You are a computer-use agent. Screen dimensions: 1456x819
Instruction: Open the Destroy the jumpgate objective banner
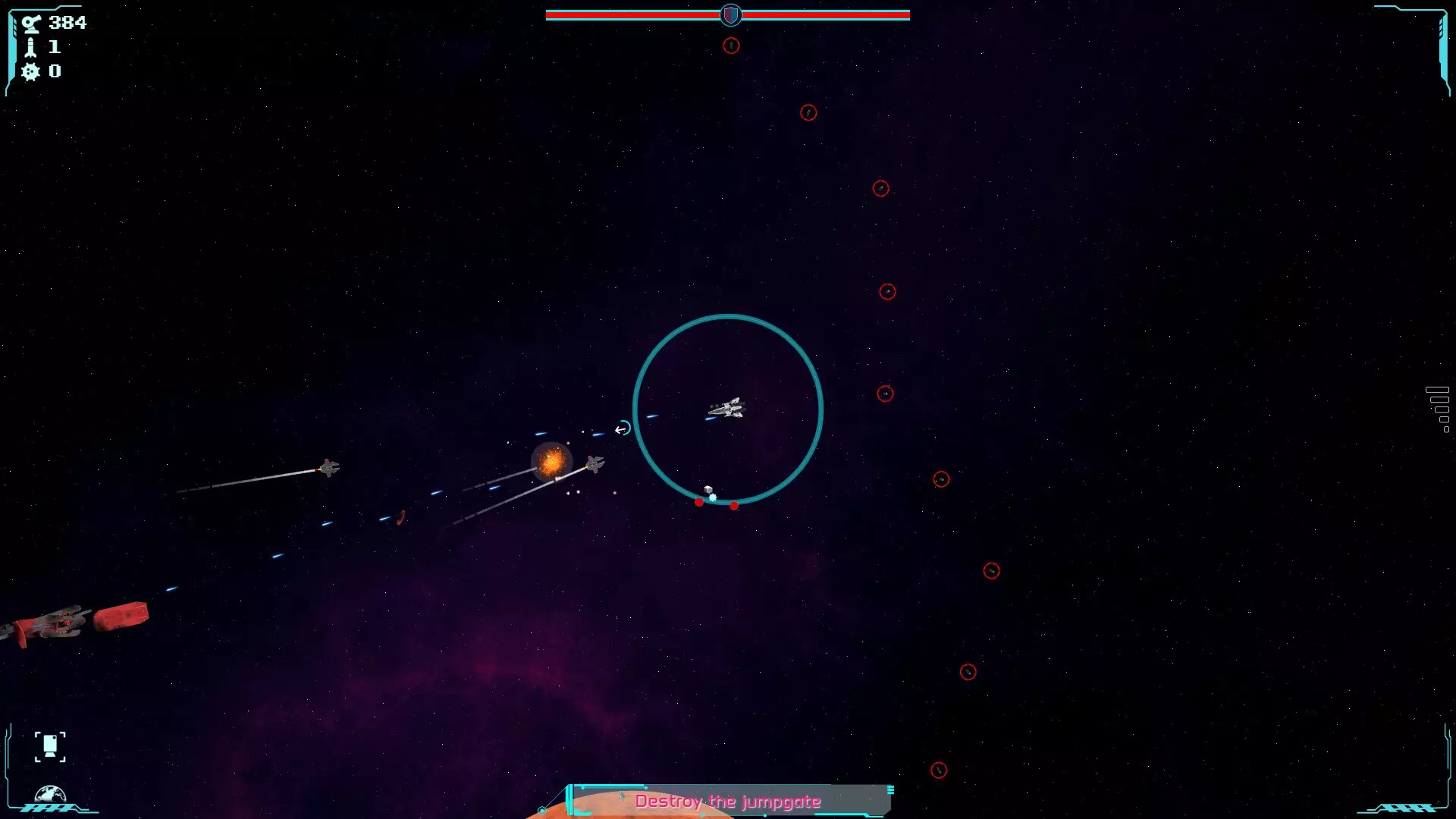pyautogui.click(x=730, y=801)
